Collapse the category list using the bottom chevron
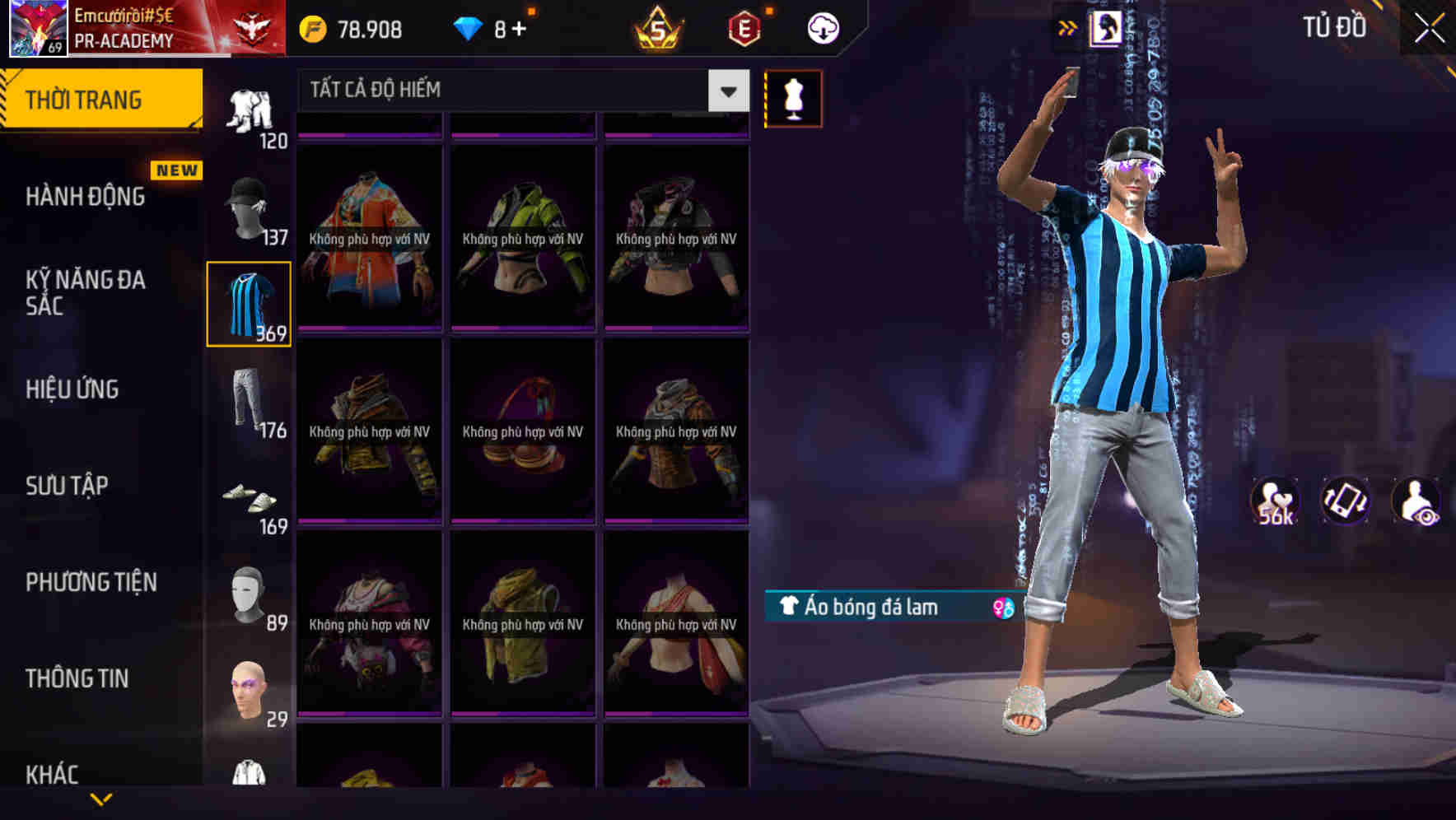The image size is (1456, 820). 101,799
